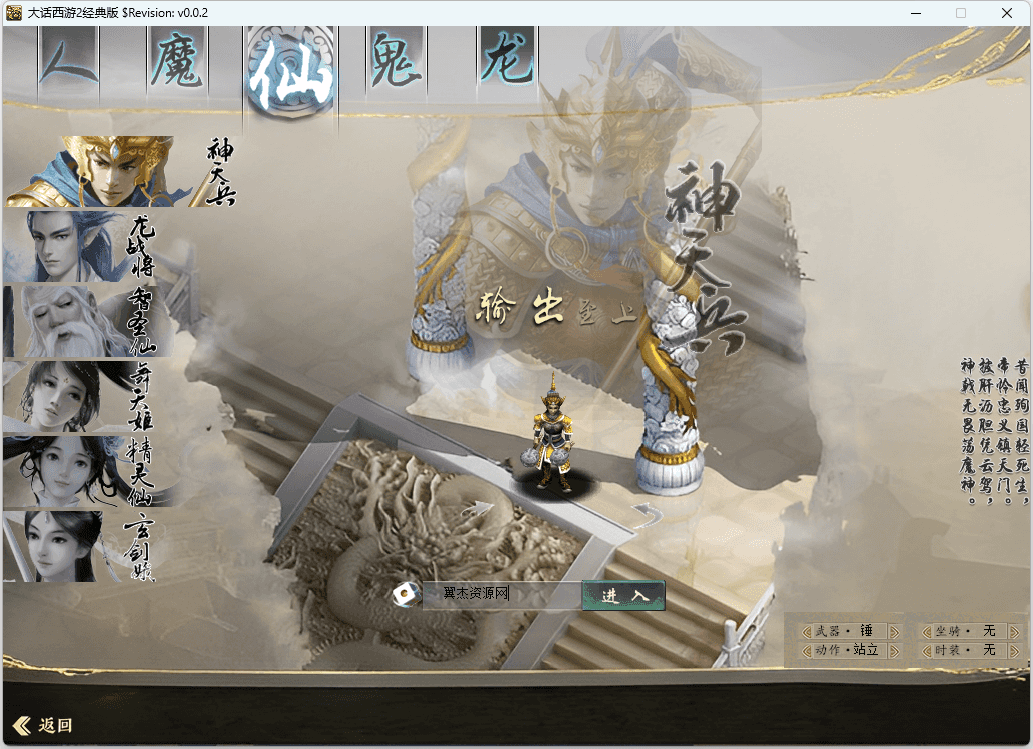The width and height of the screenshot is (1033, 749).
Task: Click previous arrow for 时装 (costume)
Action: click(x=926, y=650)
